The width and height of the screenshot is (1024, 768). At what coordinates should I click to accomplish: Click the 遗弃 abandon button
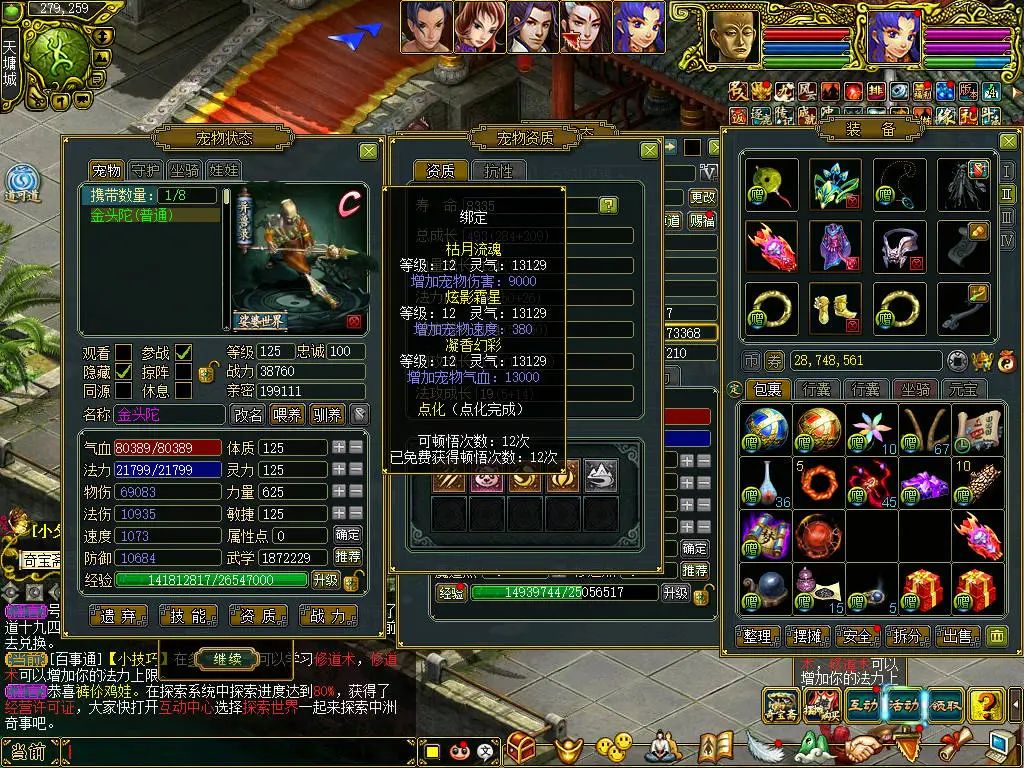[119, 616]
